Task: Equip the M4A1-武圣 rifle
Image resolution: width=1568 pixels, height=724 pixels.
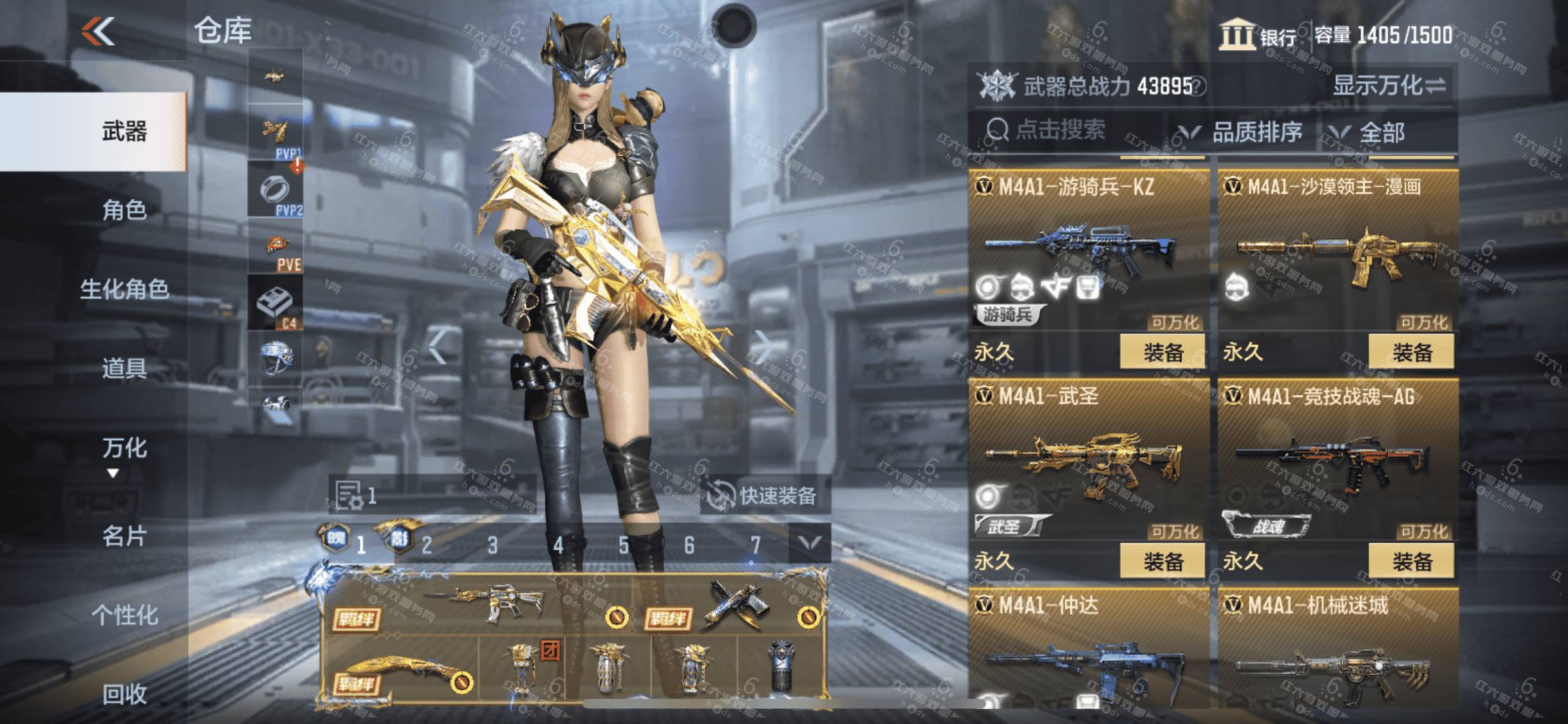Action: click(x=1162, y=561)
